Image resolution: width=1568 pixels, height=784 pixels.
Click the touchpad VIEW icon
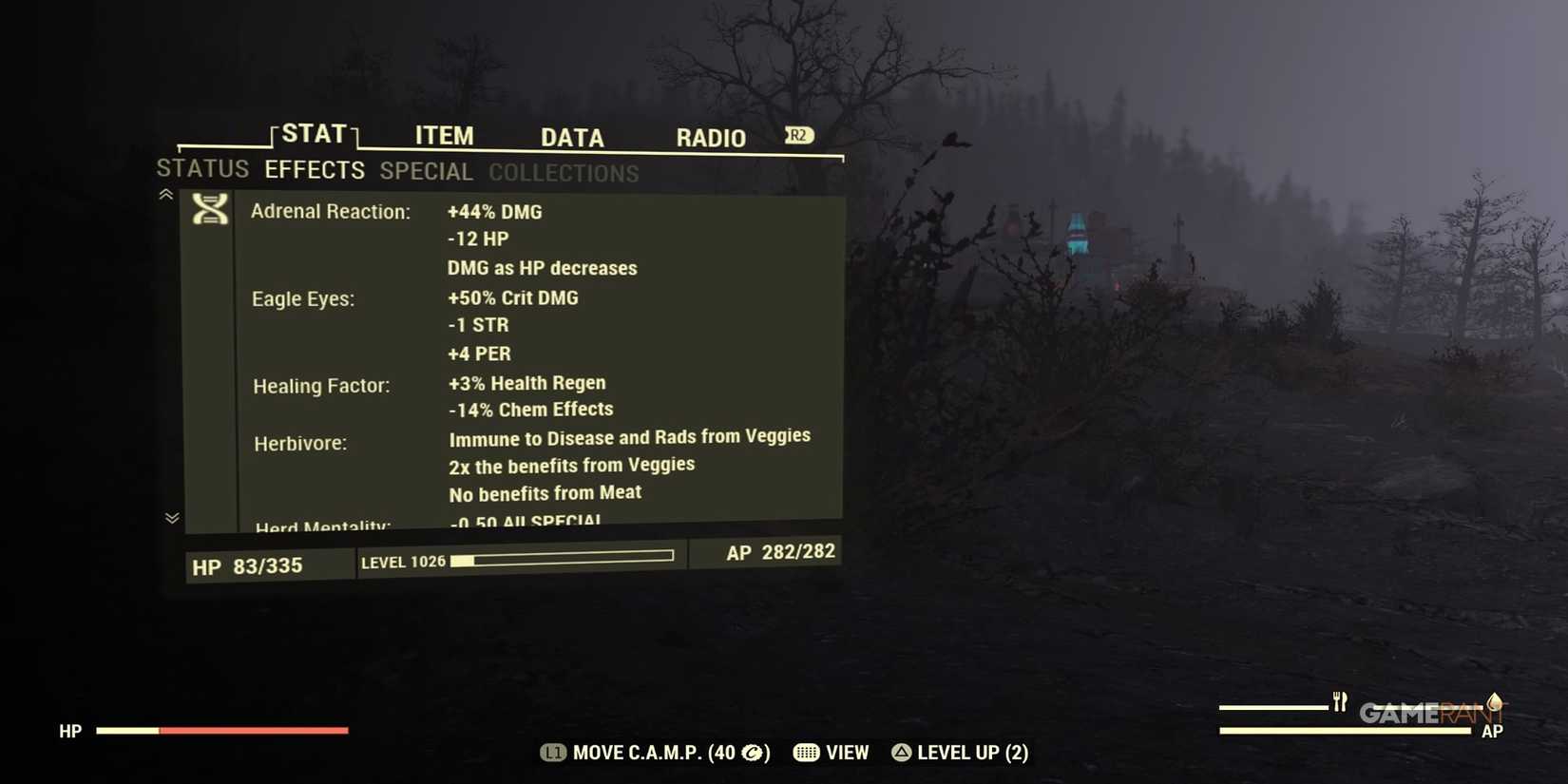tap(806, 753)
